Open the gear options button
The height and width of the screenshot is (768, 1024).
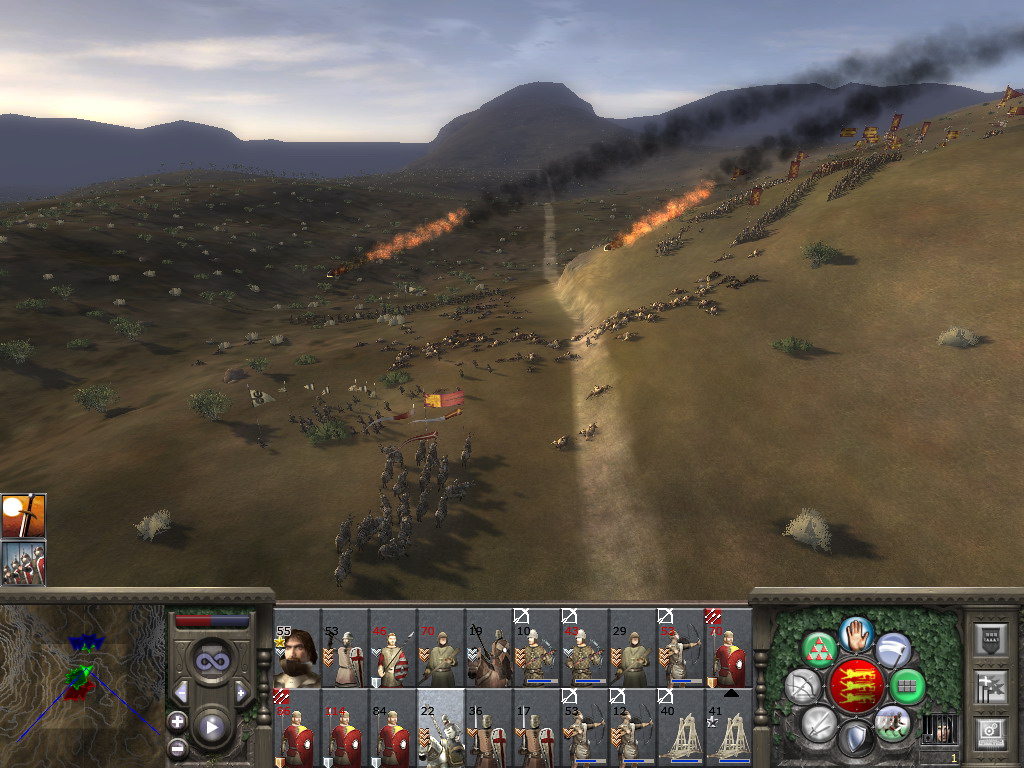coord(990,731)
